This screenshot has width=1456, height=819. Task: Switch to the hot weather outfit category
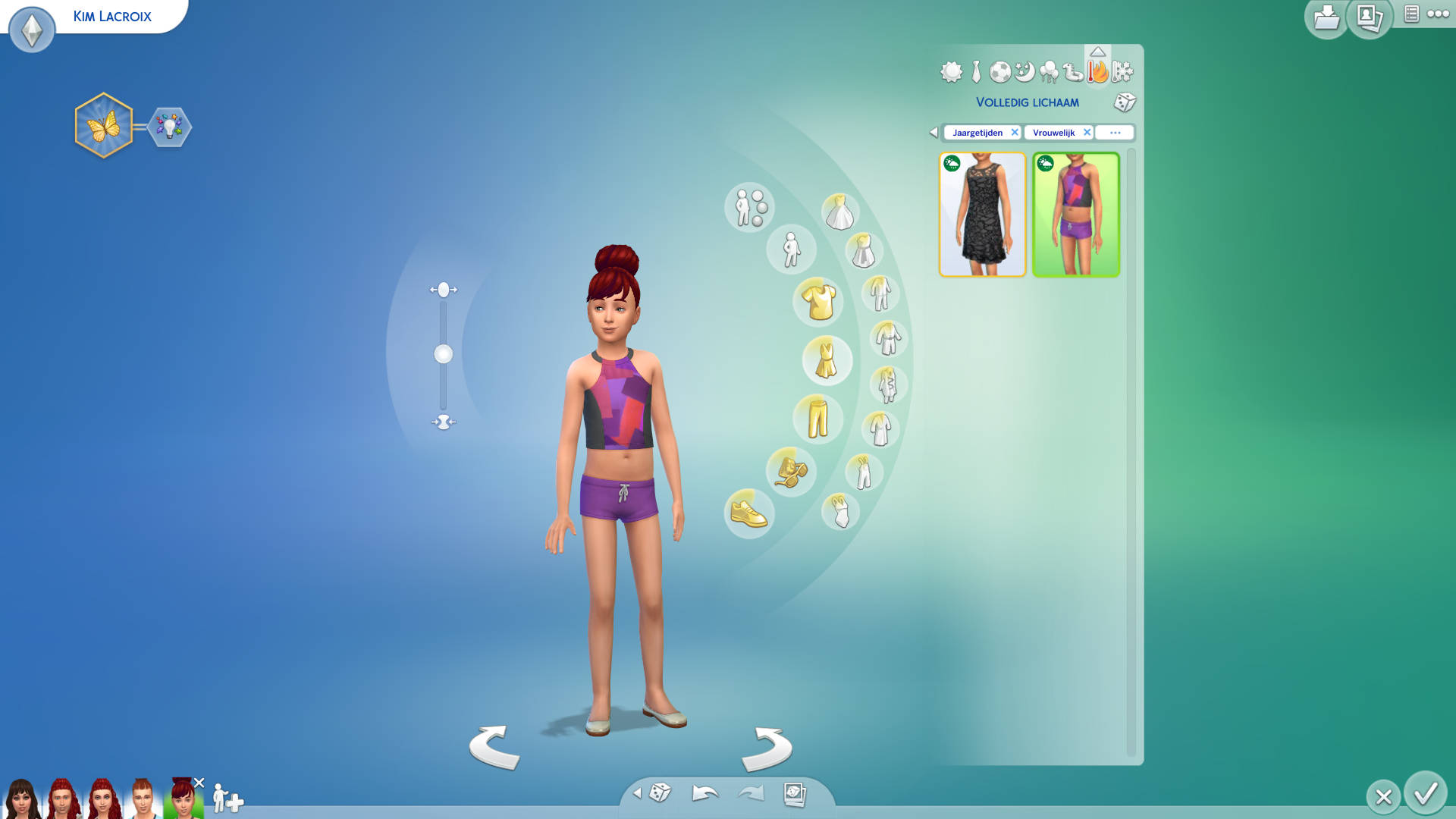click(x=1097, y=72)
